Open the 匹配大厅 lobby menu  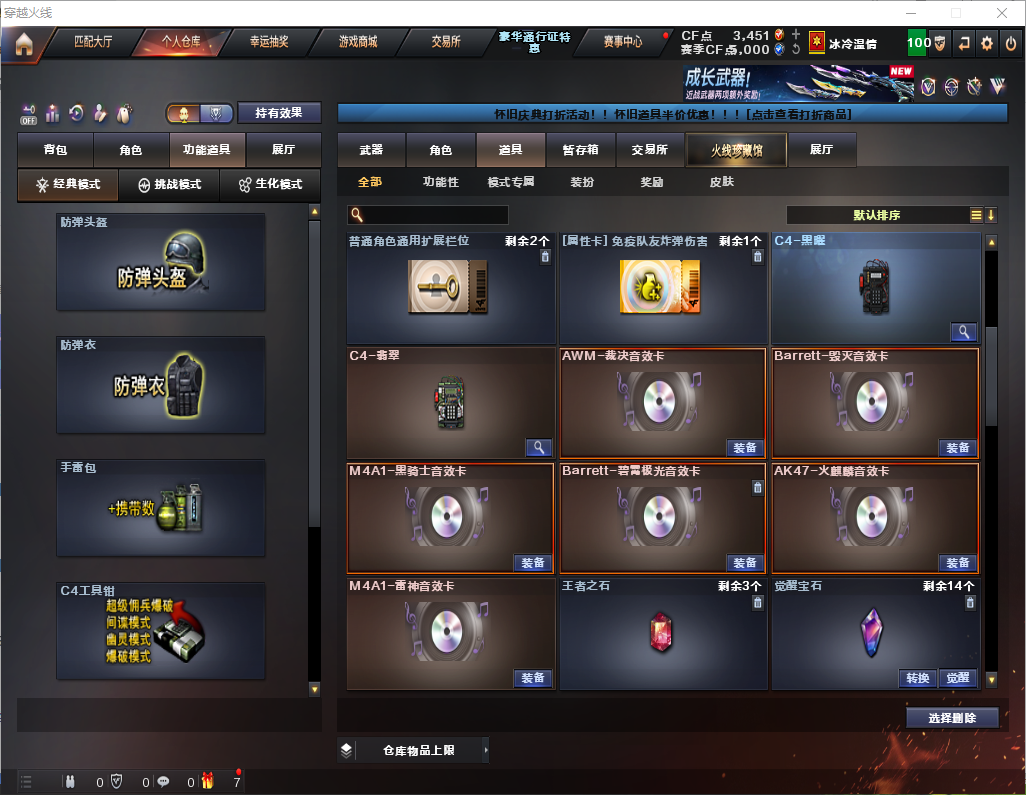pos(93,42)
